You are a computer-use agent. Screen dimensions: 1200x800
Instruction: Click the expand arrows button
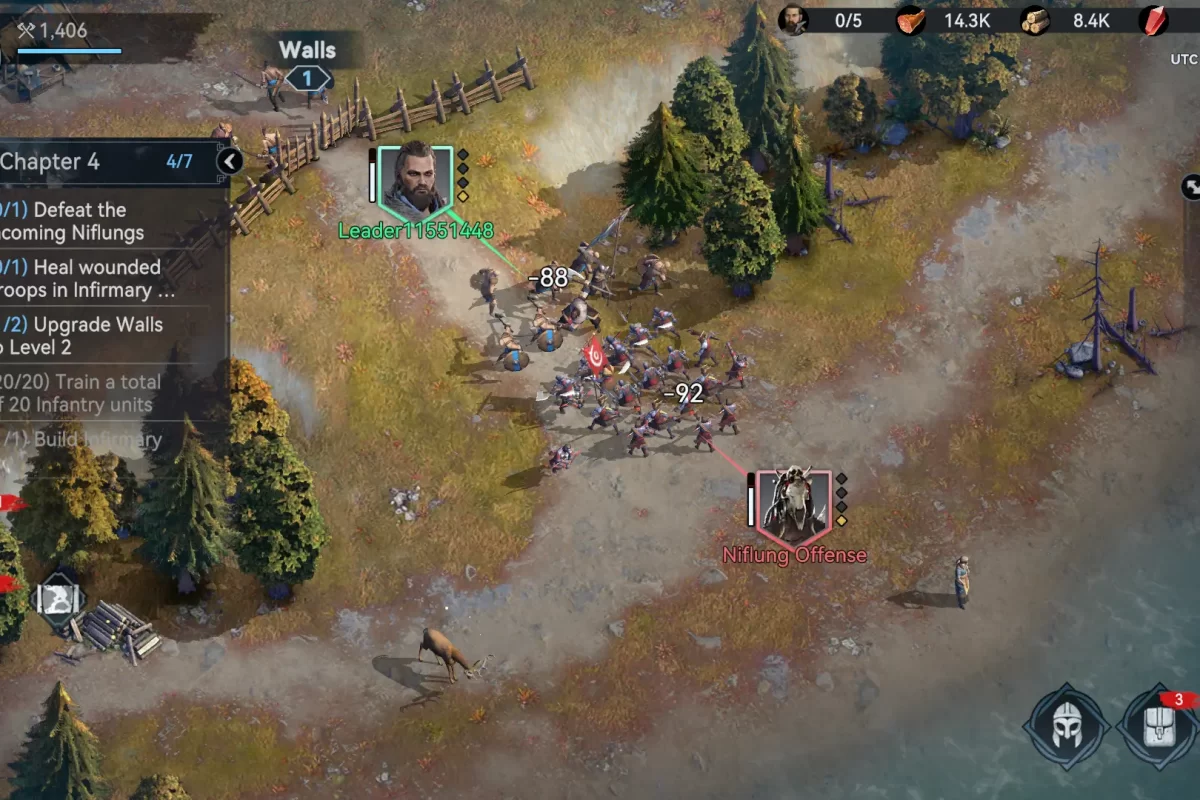[x=1191, y=186]
